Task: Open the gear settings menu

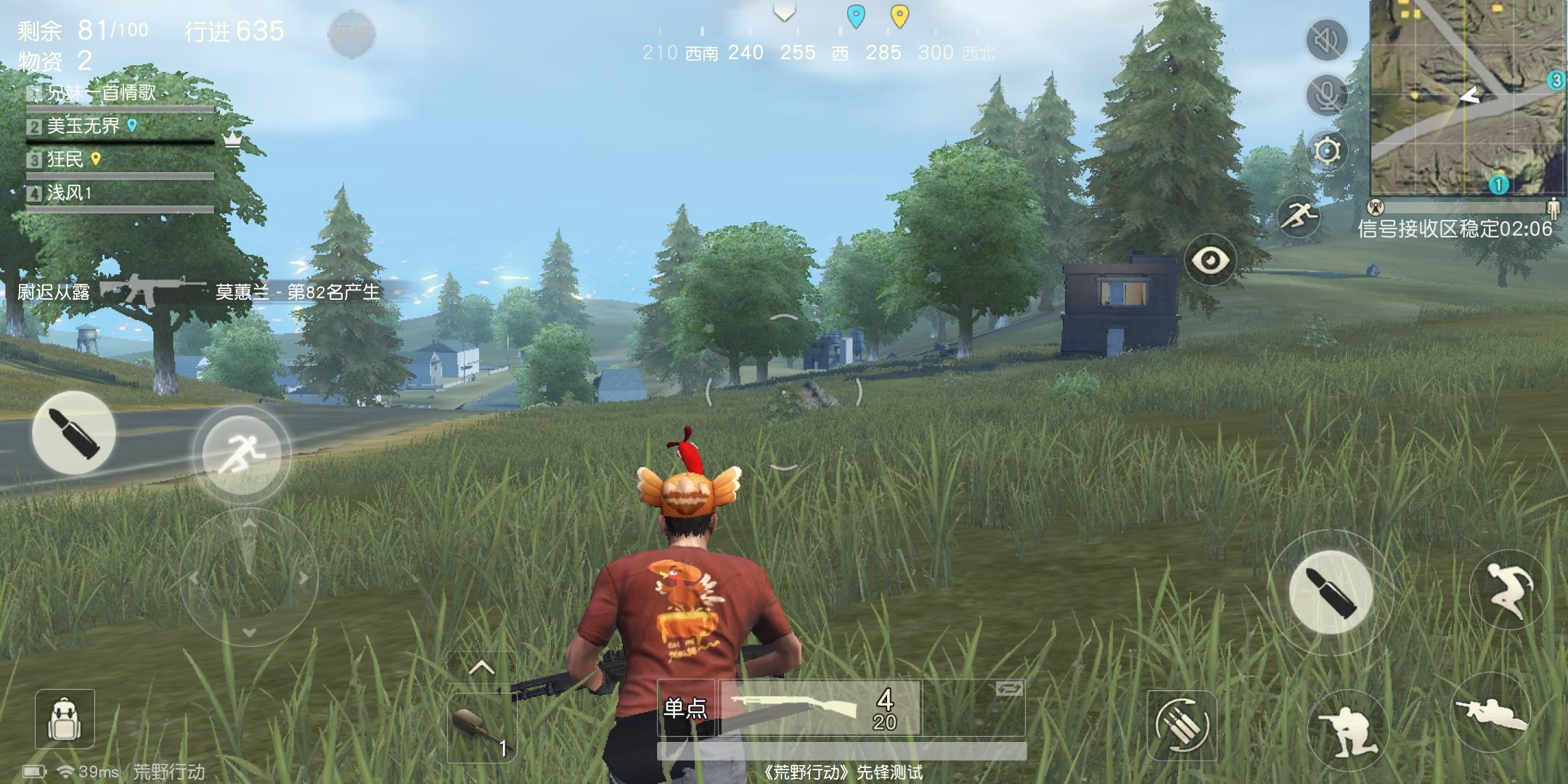Action: pos(1326,151)
